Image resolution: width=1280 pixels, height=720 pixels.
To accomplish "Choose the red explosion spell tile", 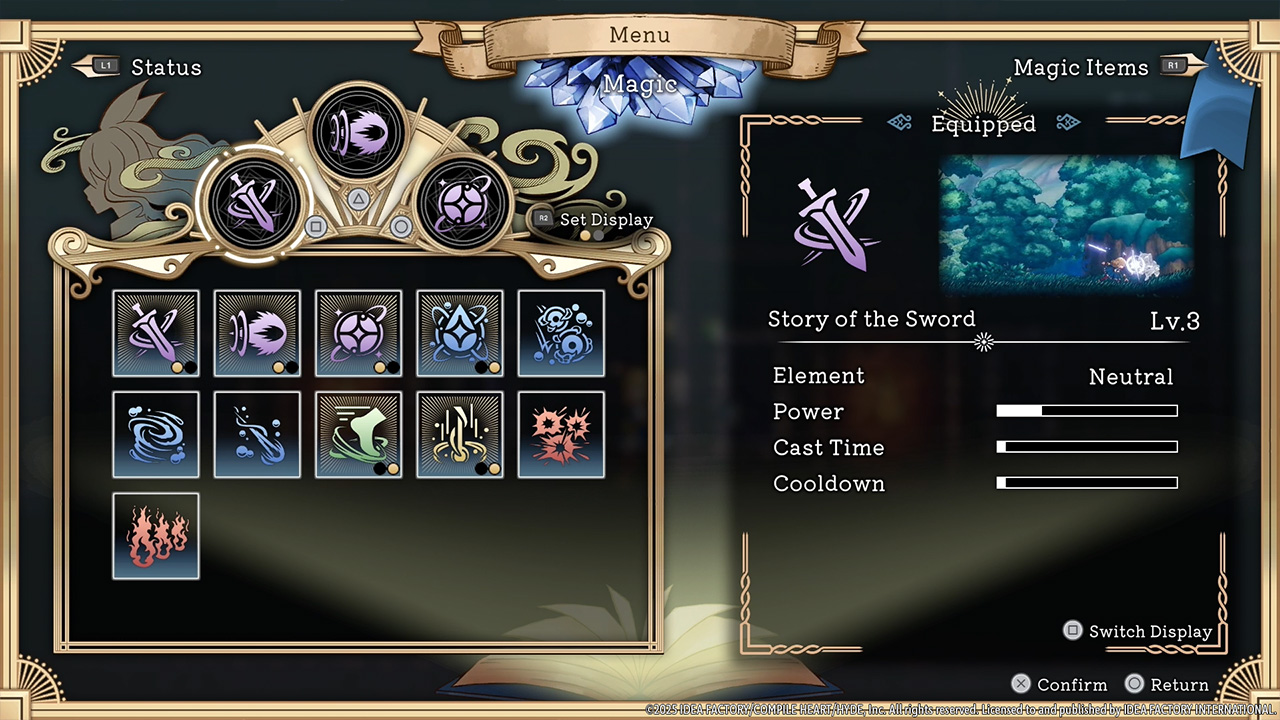I will 561,435.
